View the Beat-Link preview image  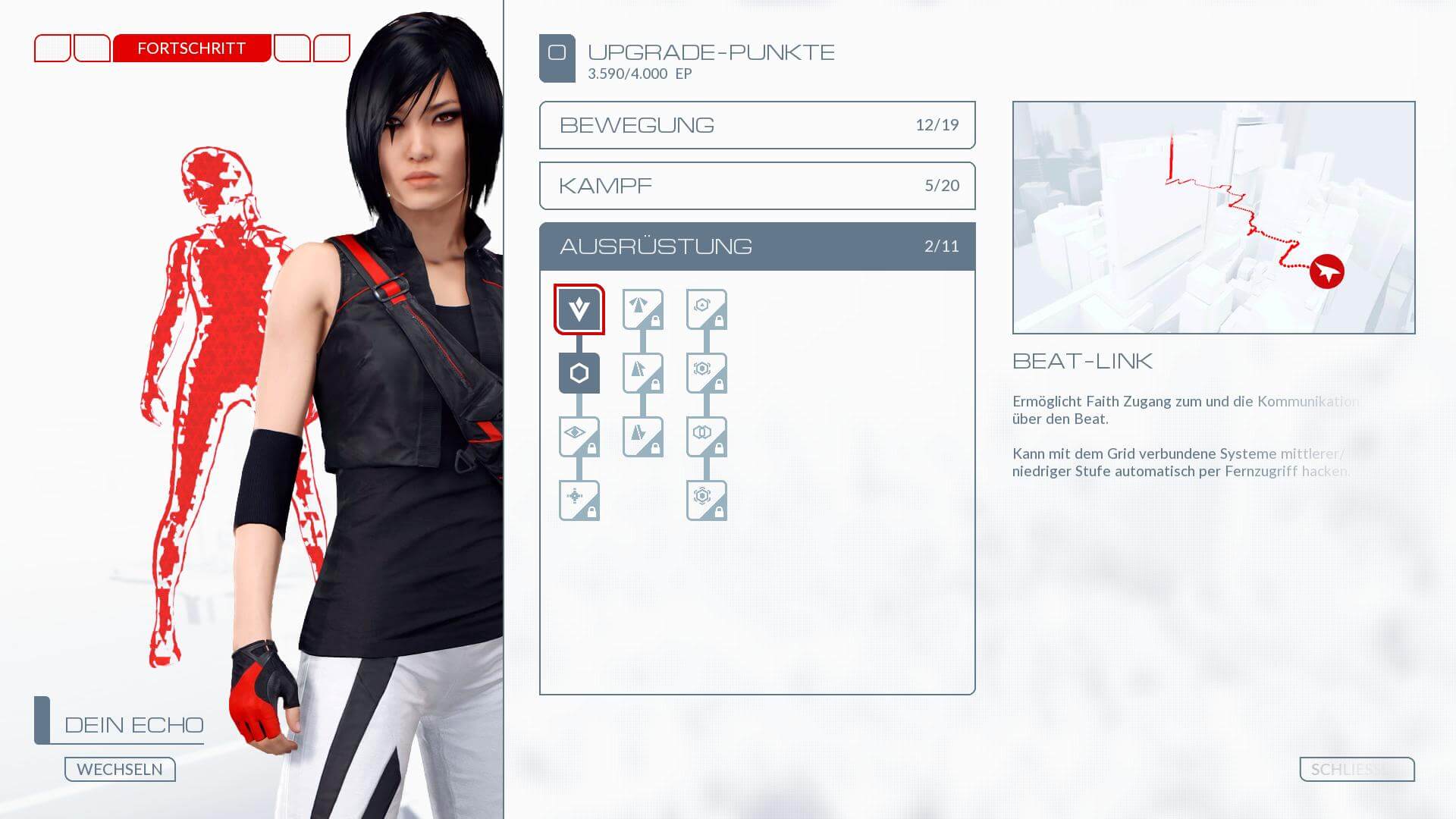tap(1213, 218)
